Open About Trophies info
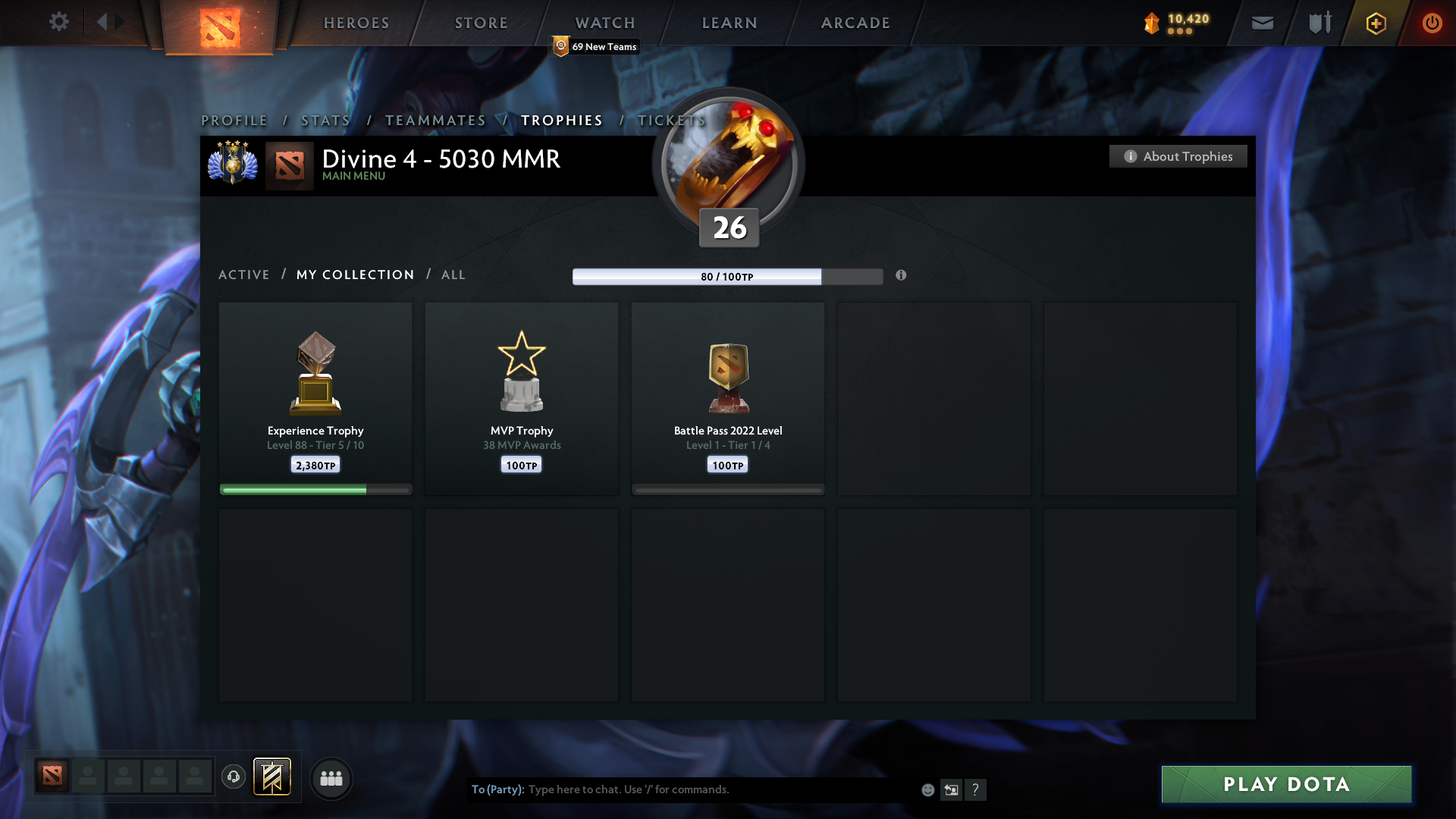Screen dimensions: 1456x819 1178,156
